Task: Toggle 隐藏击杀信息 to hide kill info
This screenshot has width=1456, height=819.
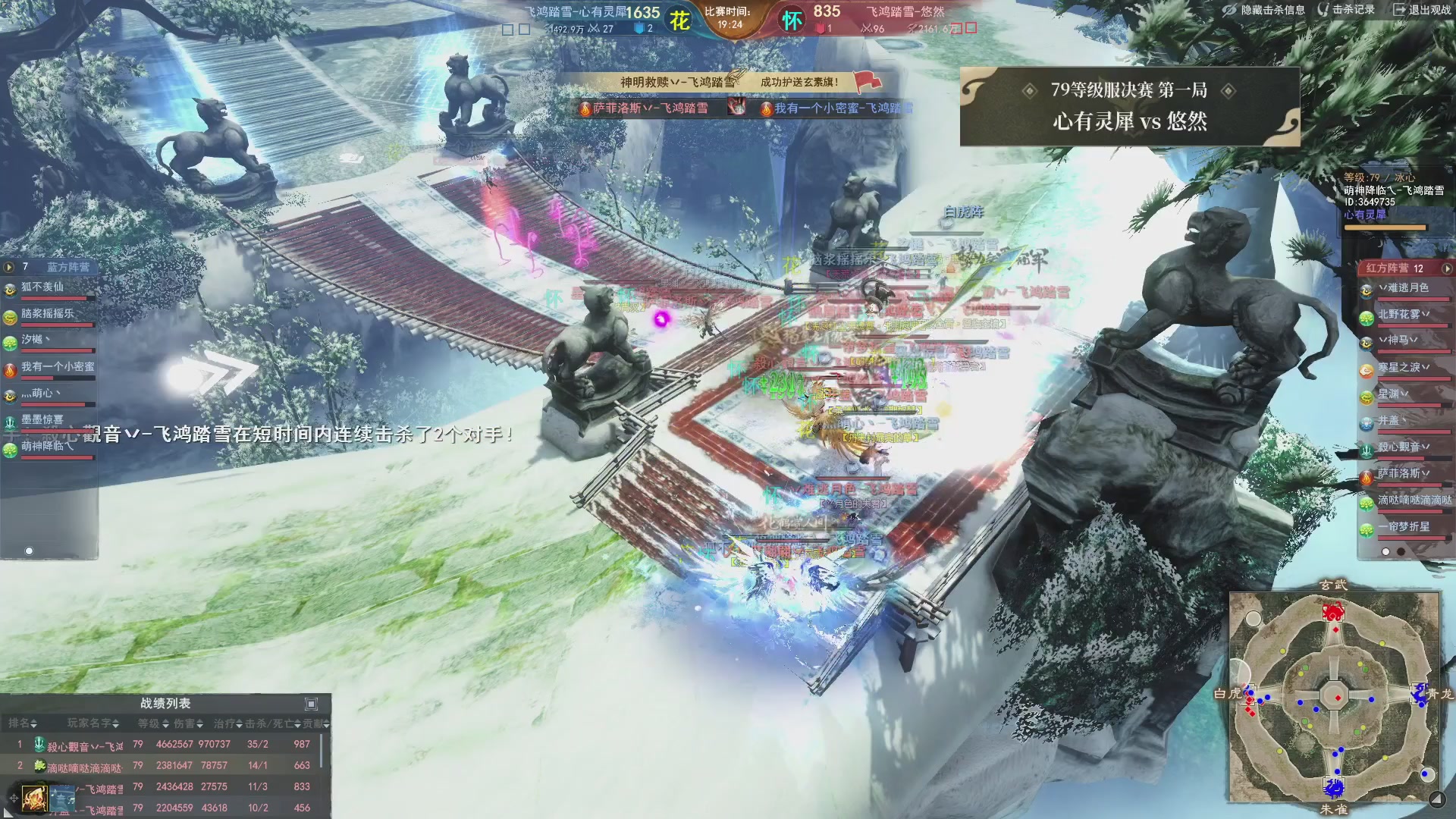Action: click(1264, 10)
